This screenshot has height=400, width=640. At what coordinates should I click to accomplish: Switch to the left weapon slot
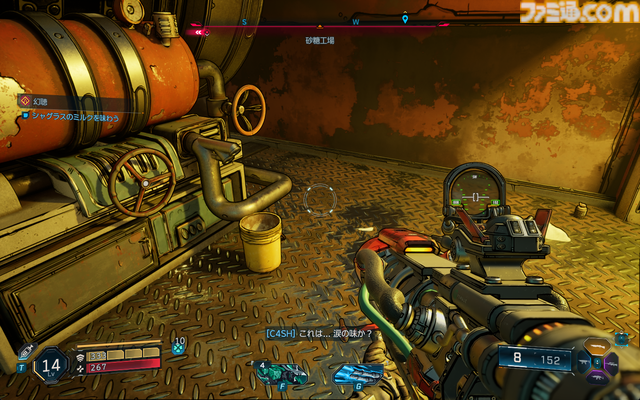tap(584, 361)
